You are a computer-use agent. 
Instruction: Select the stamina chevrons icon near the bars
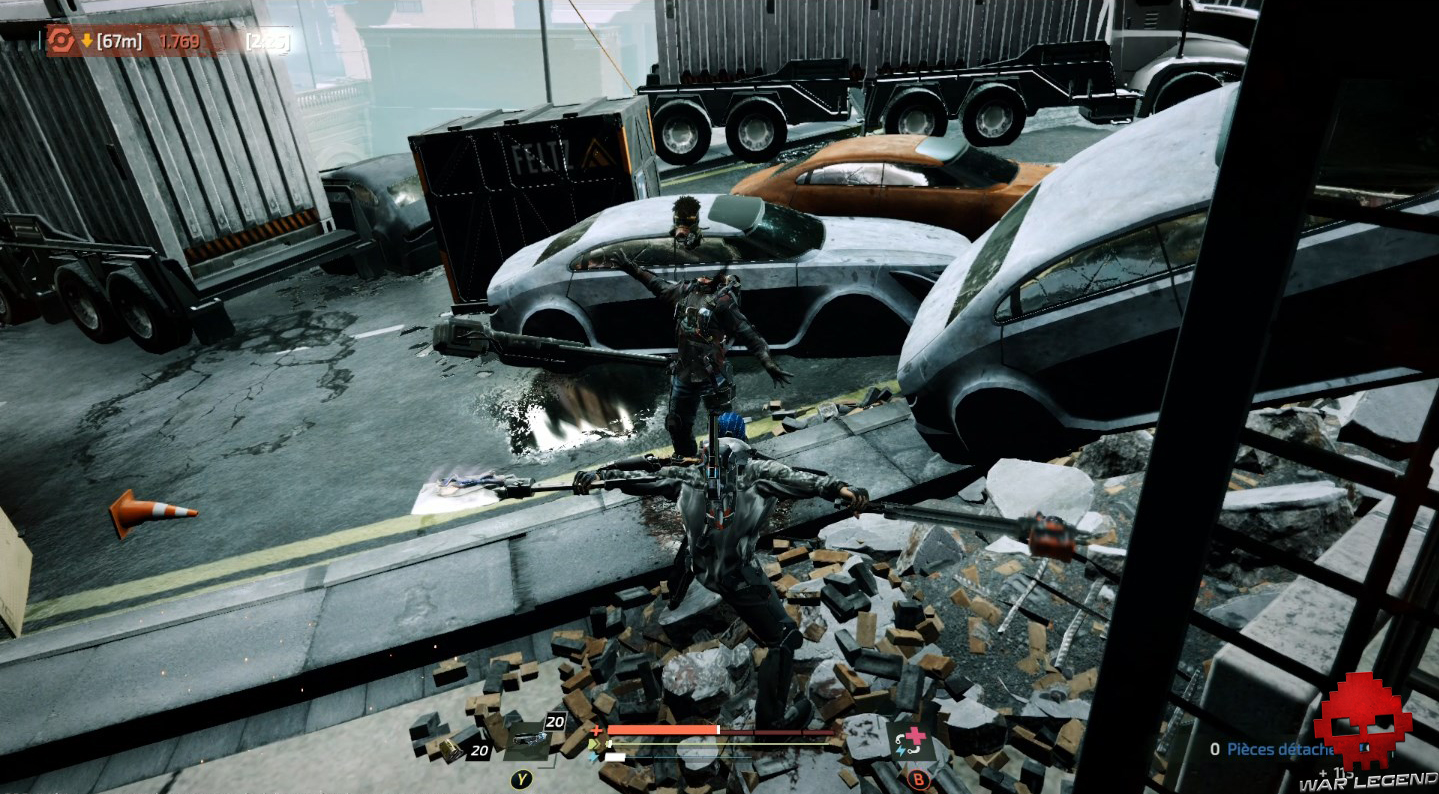tap(592, 743)
